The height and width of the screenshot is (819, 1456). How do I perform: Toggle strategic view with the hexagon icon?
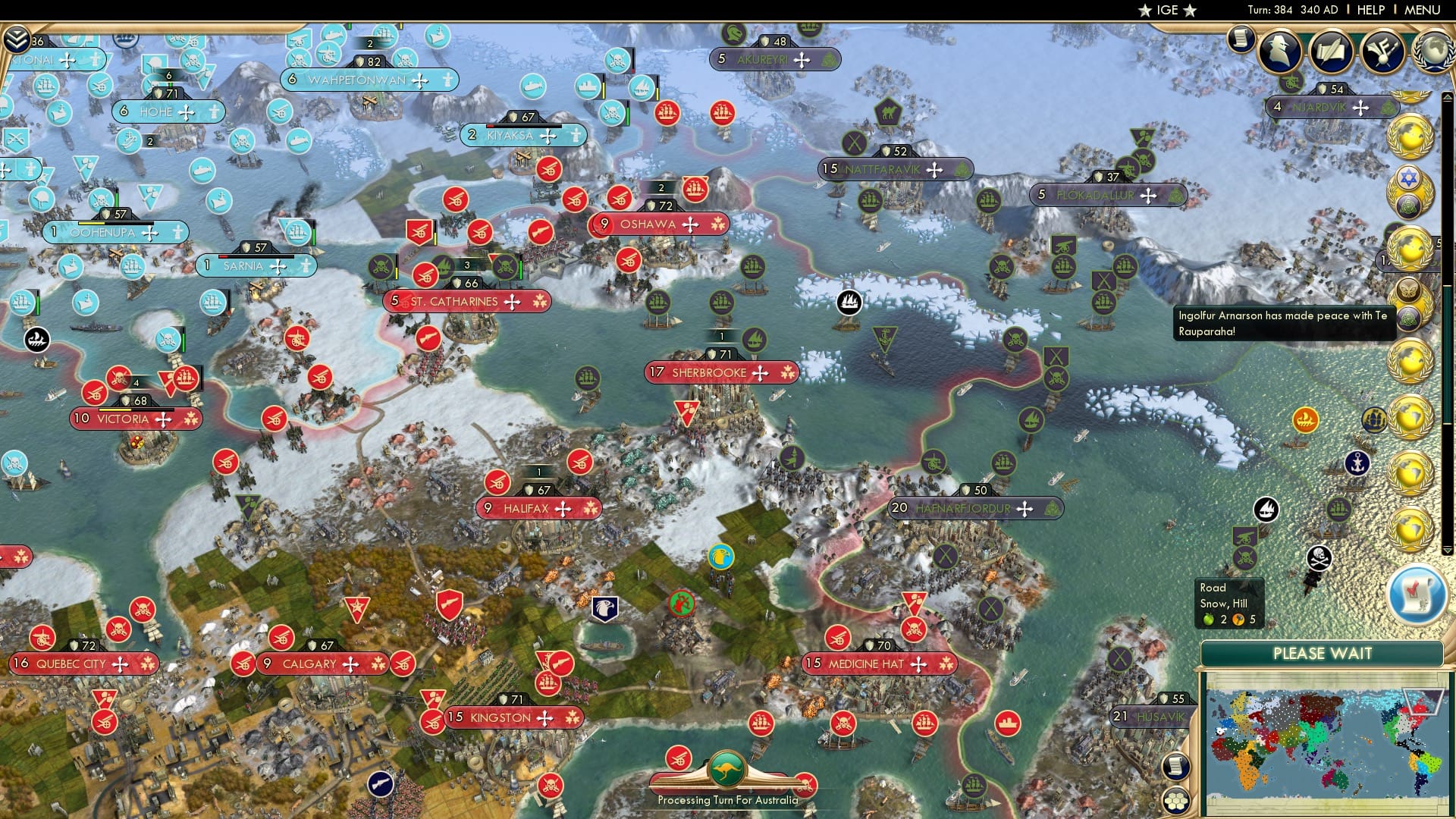(1176, 801)
